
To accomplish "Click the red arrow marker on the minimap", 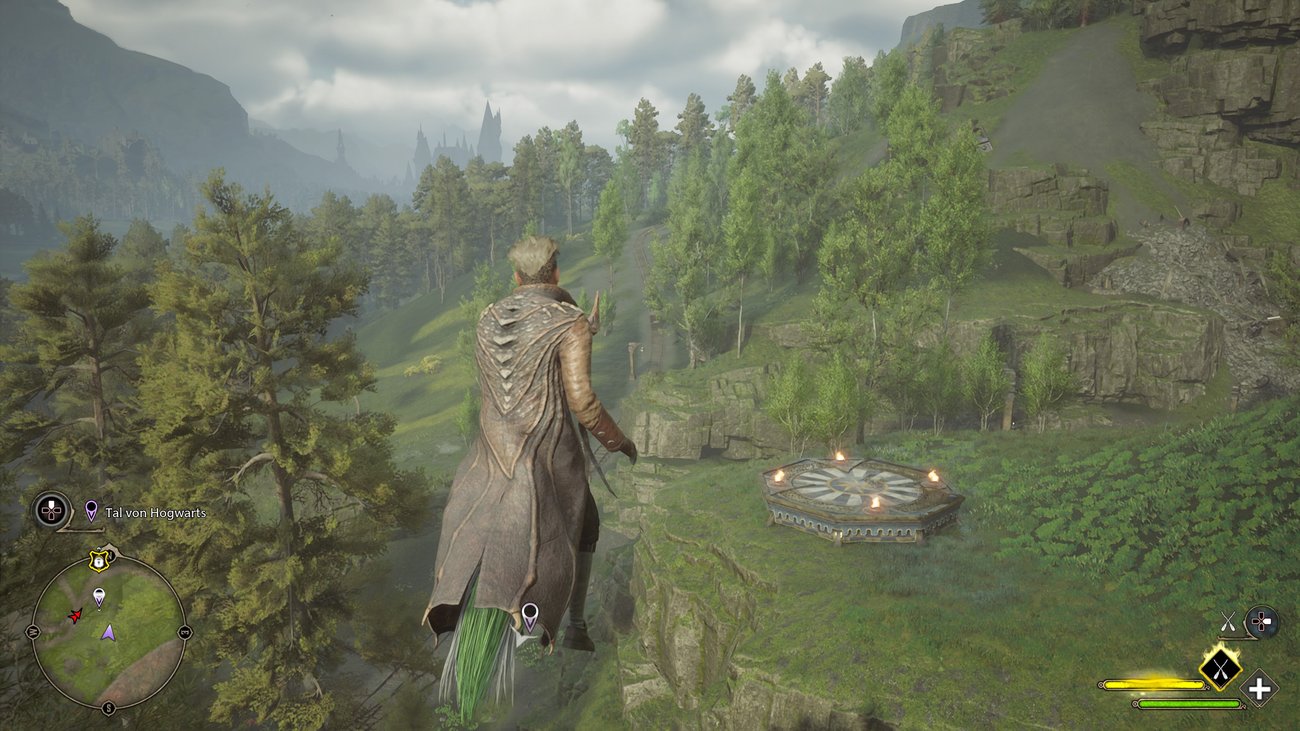I will point(75,615).
